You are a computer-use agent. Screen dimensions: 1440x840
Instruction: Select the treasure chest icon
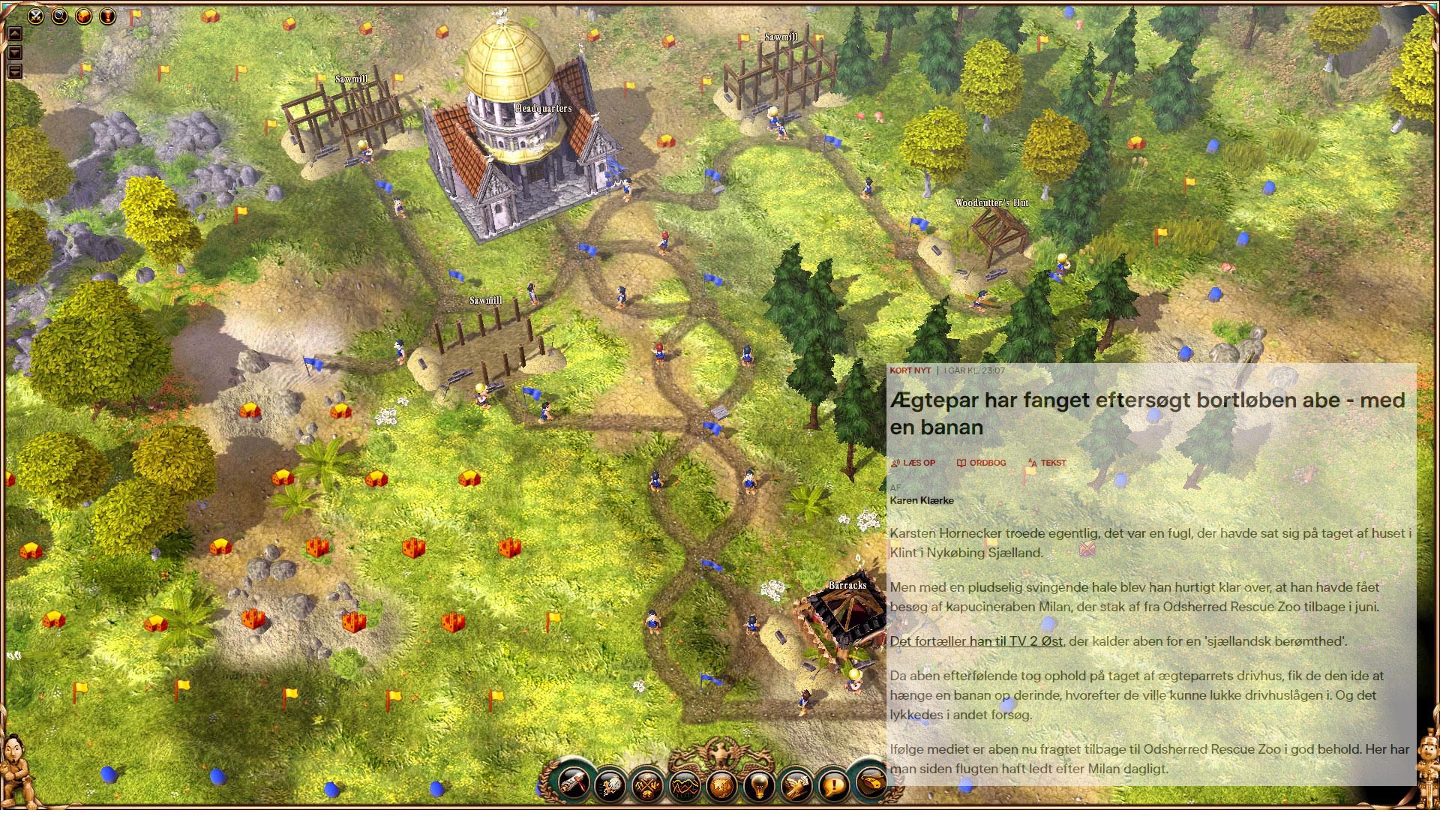(x=83, y=15)
